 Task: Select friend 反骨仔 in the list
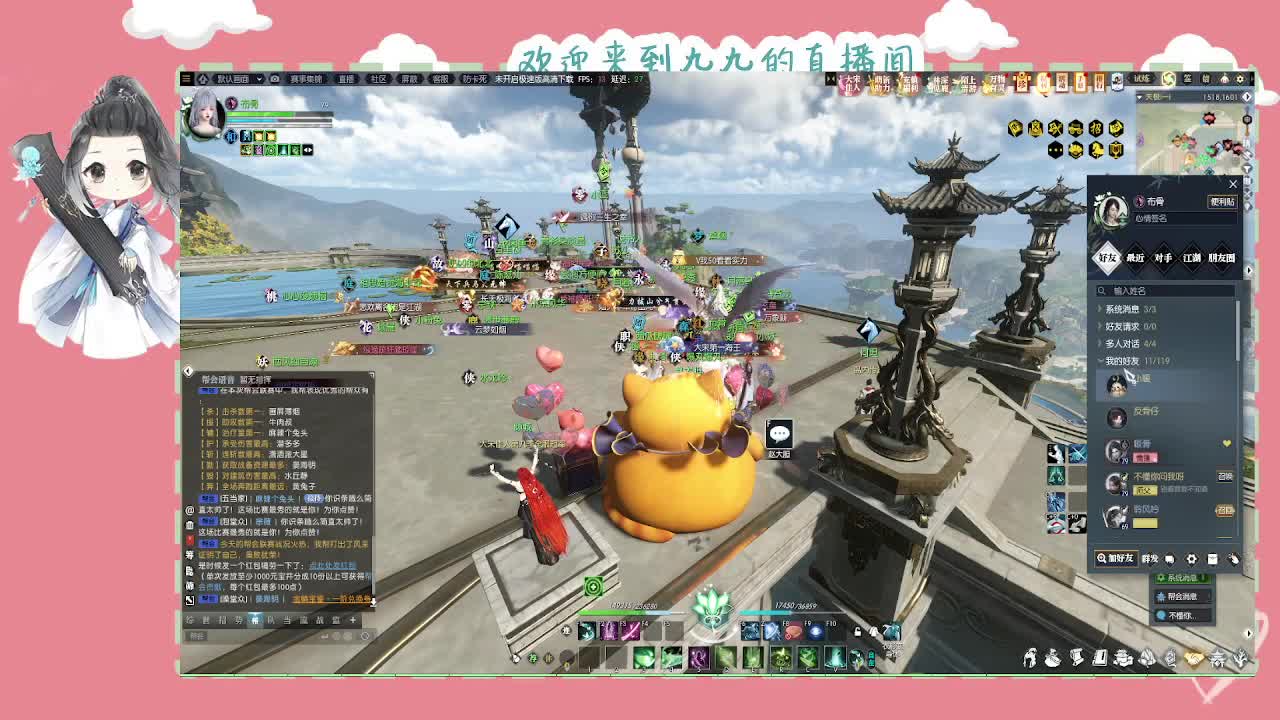pyautogui.click(x=1146, y=412)
